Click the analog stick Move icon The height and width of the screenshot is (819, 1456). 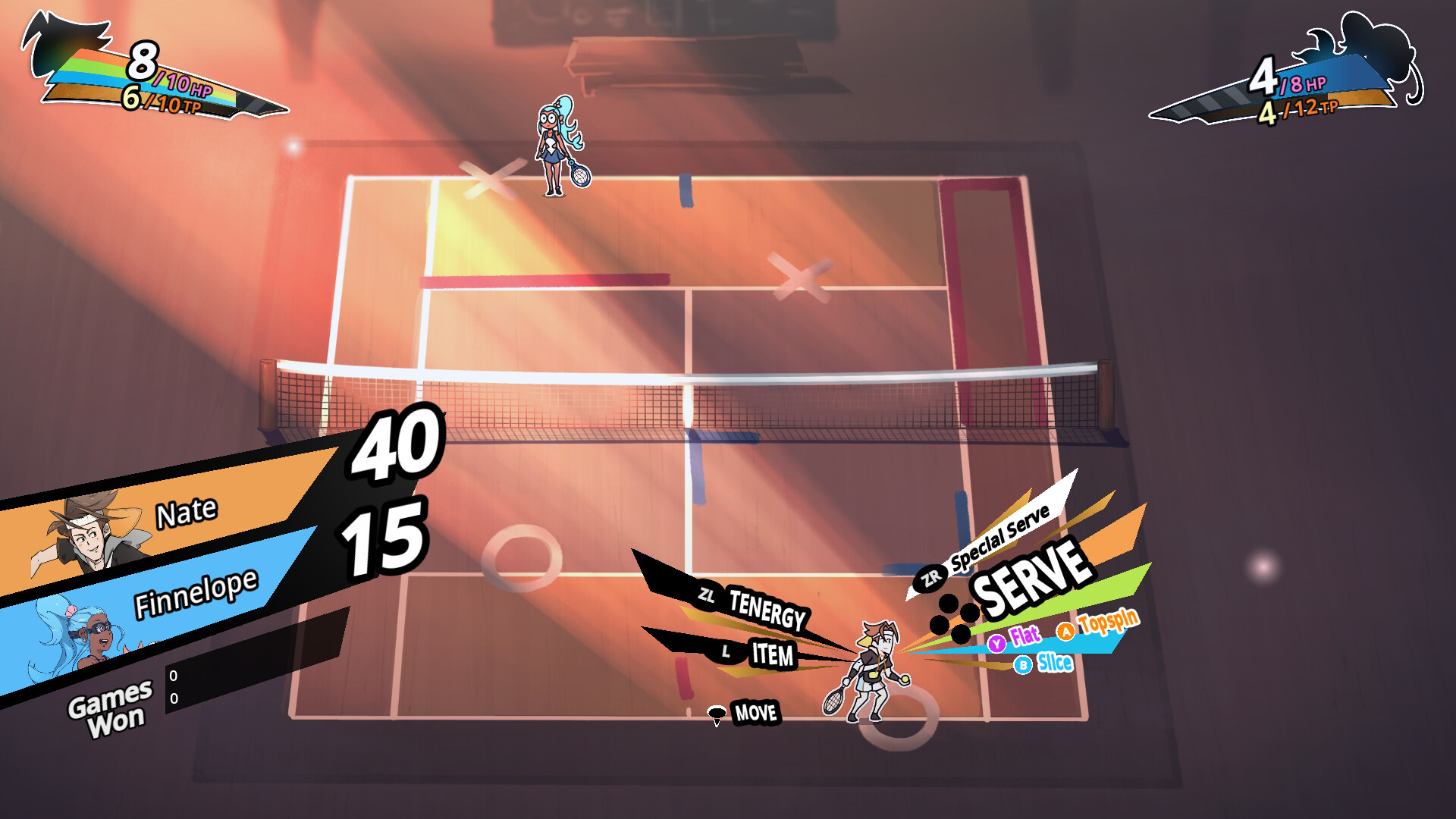(716, 711)
